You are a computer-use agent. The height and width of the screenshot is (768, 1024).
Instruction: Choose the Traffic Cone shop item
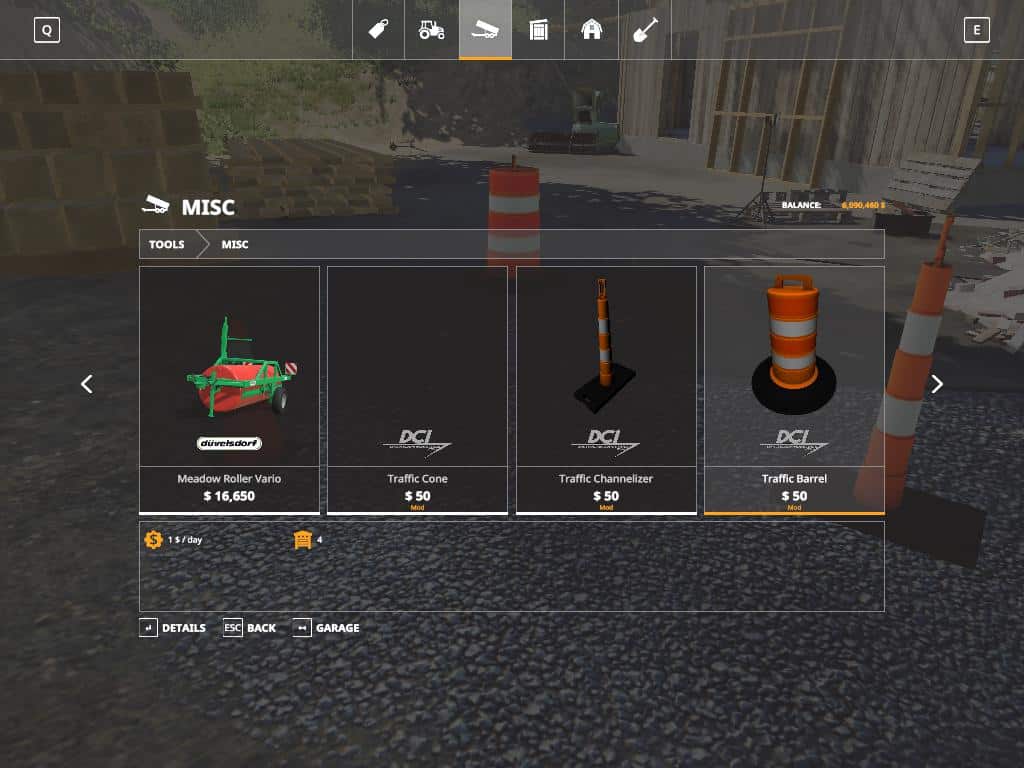[x=417, y=389]
